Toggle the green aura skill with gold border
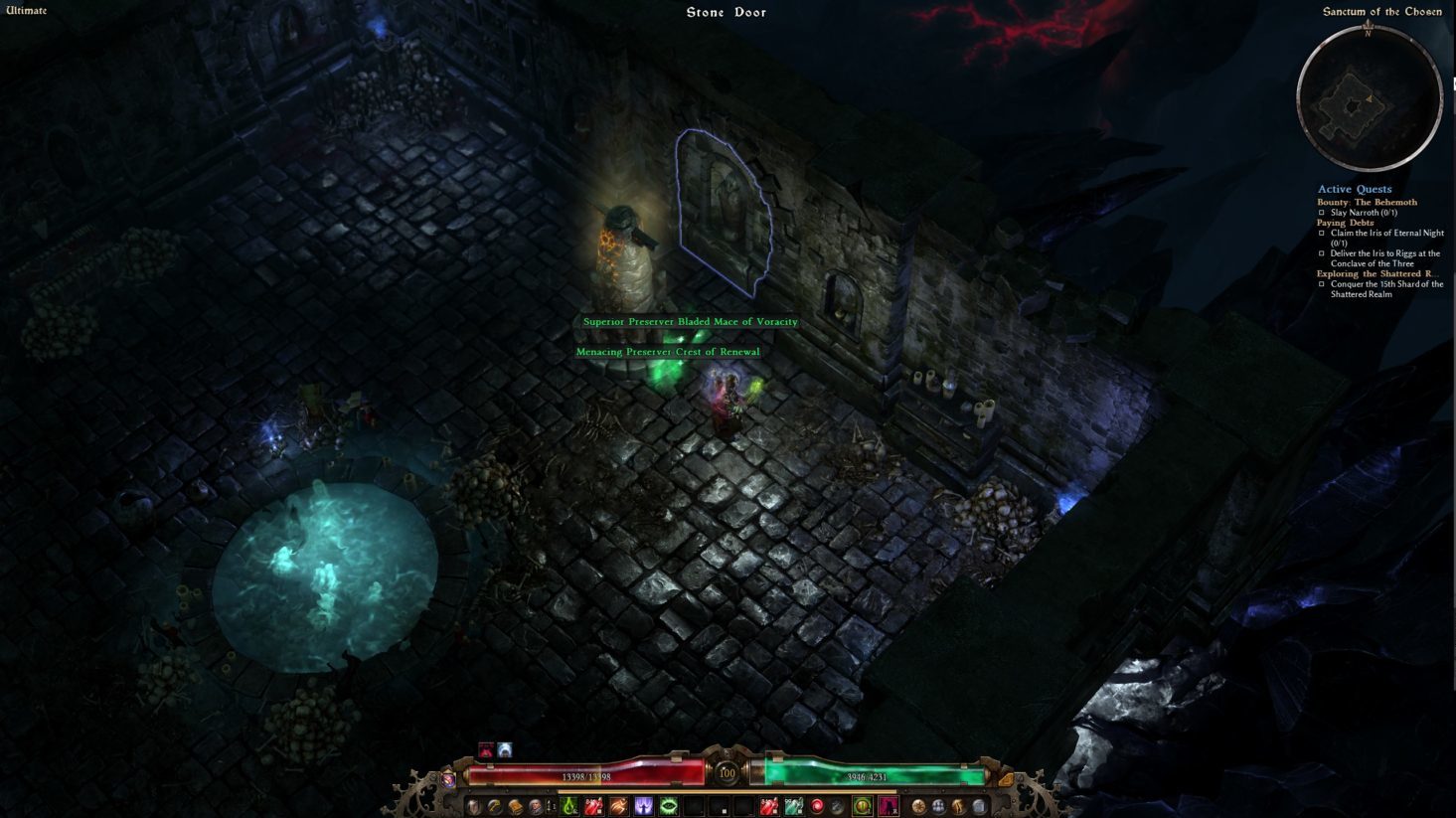This screenshot has height=818, width=1456. coord(863,806)
